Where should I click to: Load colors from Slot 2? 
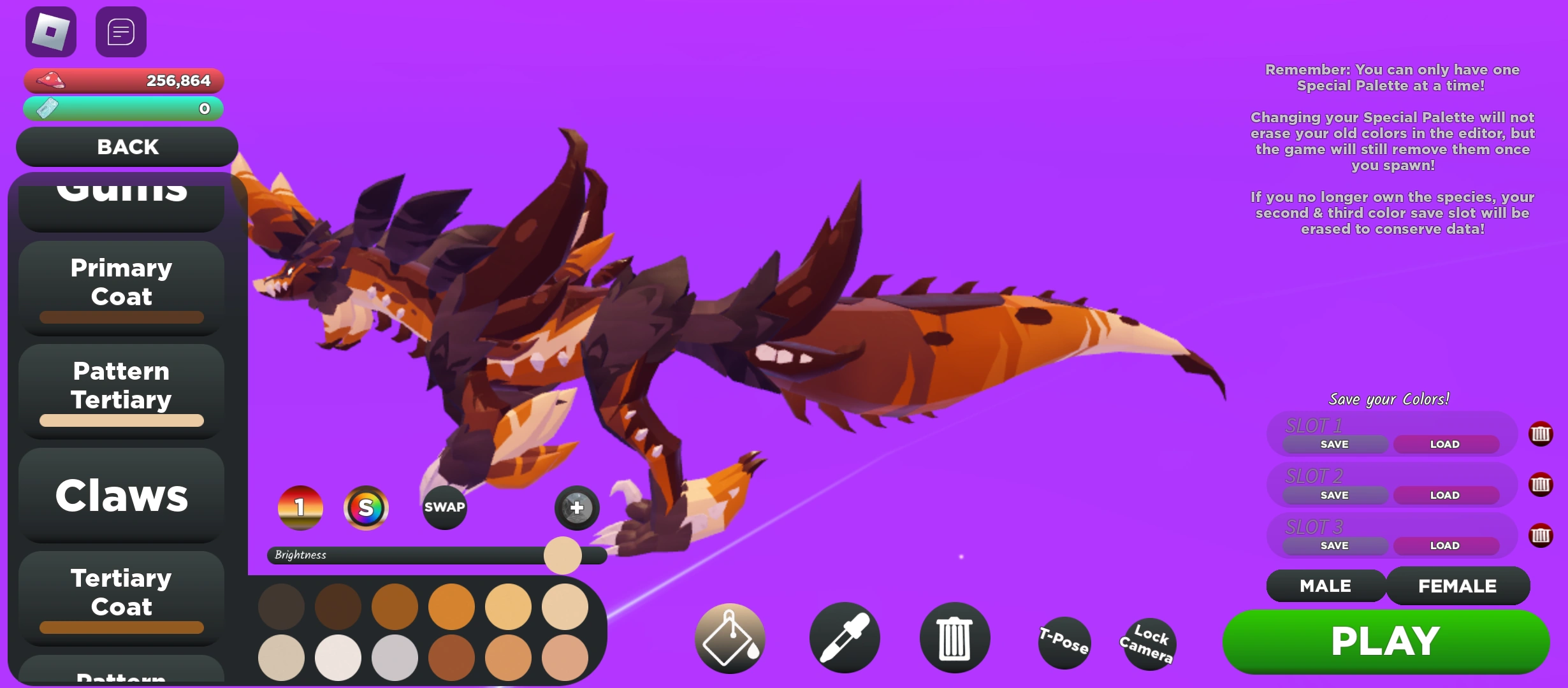pyautogui.click(x=1447, y=495)
